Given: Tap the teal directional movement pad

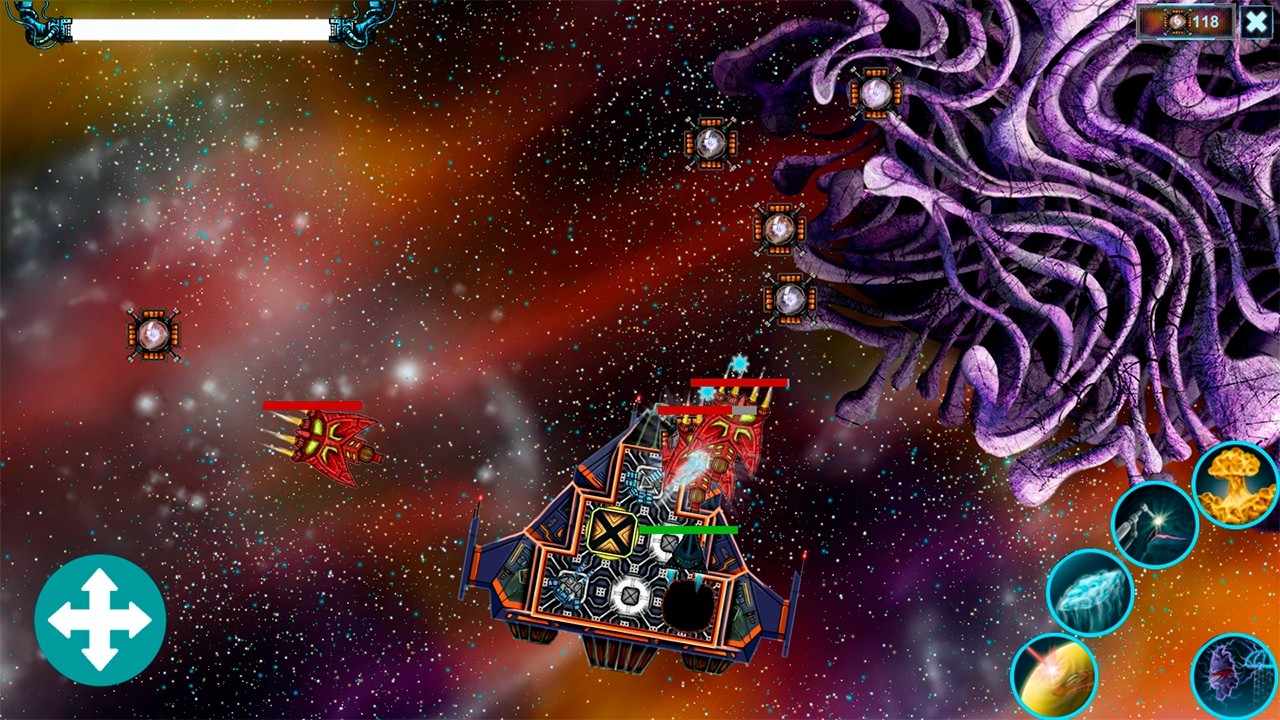Looking at the screenshot, I should click(x=100, y=620).
